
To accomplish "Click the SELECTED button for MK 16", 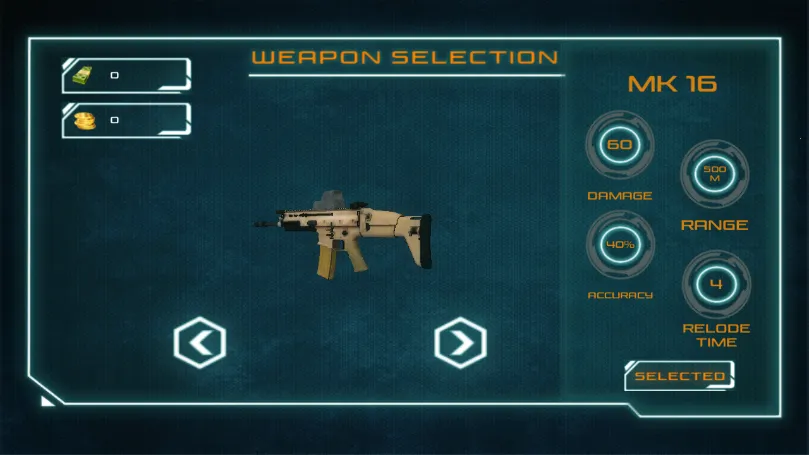I will point(680,376).
